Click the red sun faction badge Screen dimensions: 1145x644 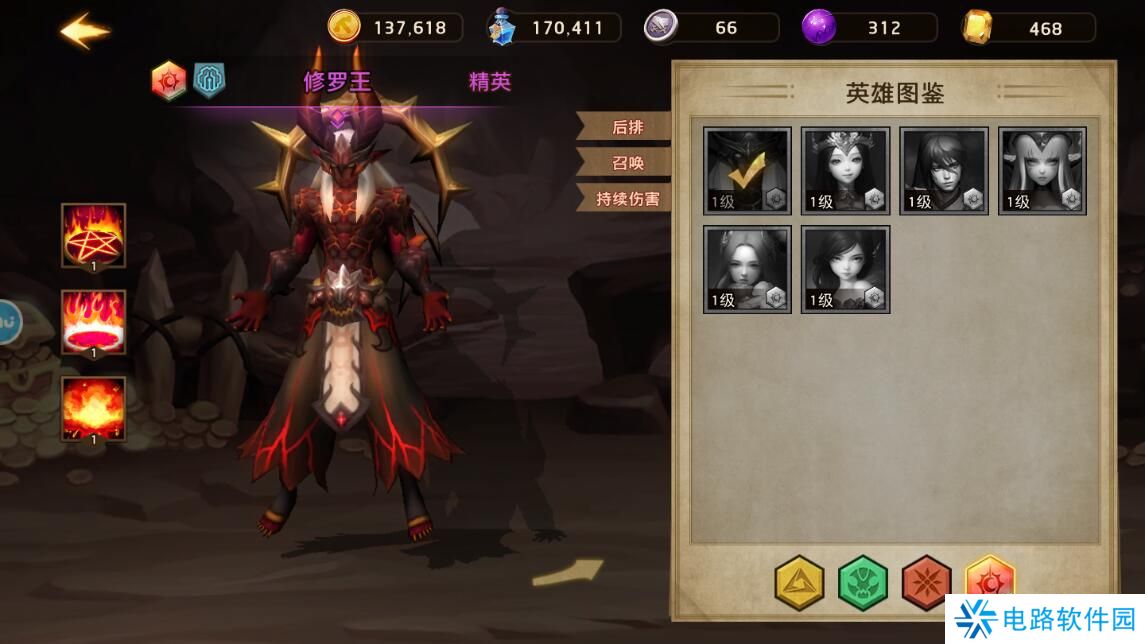tap(169, 81)
